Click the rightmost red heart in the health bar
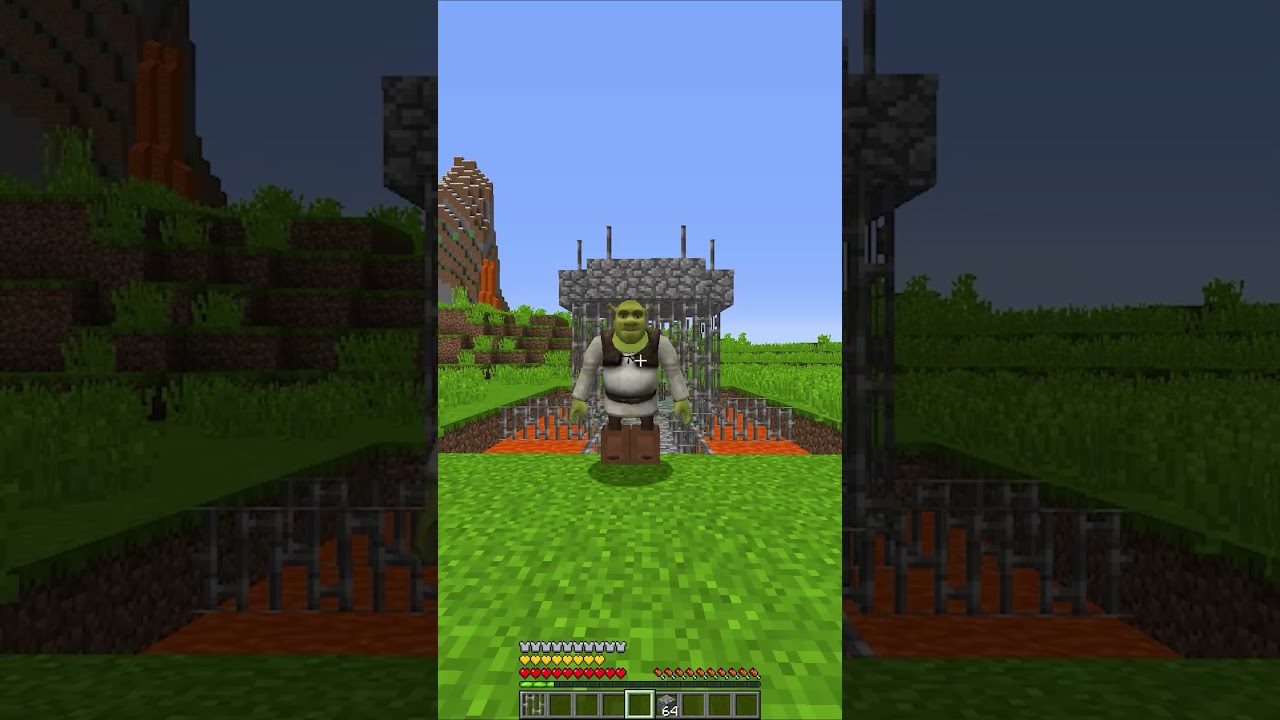The image size is (1280, 720). [621, 672]
